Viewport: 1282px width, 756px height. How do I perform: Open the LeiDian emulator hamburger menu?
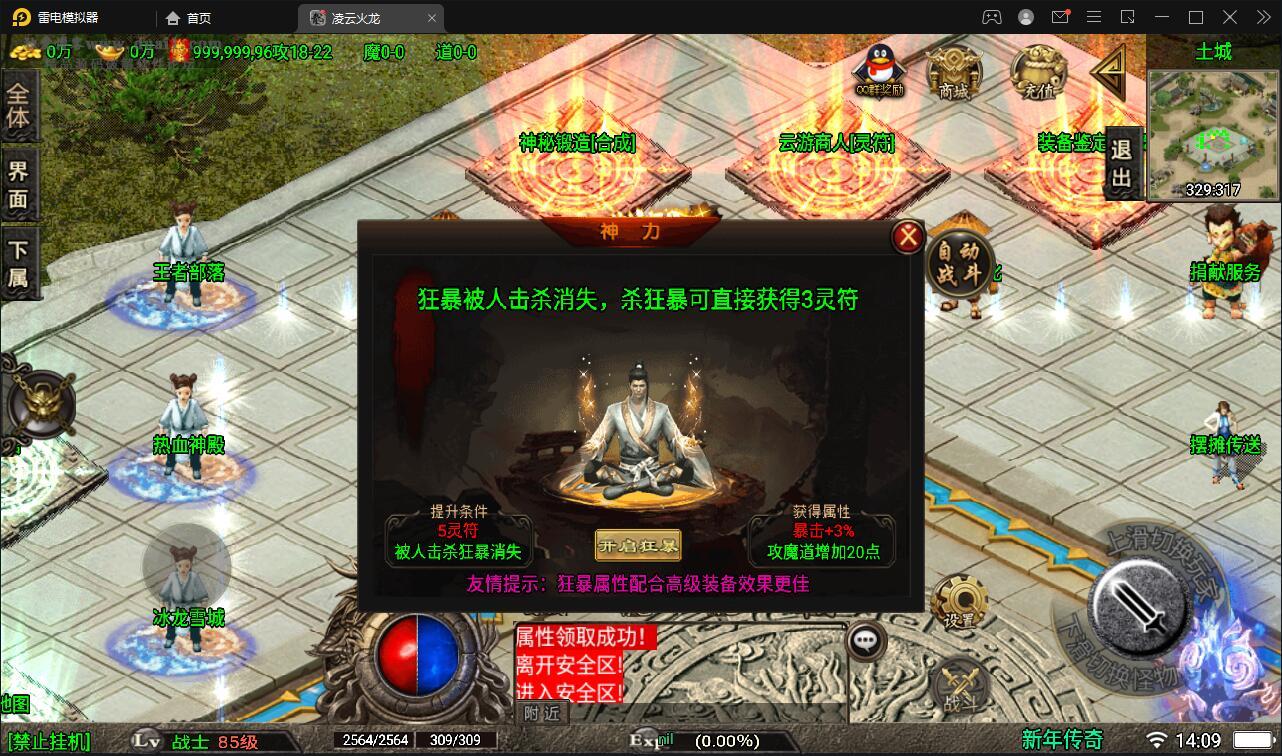click(x=1095, y=17)
